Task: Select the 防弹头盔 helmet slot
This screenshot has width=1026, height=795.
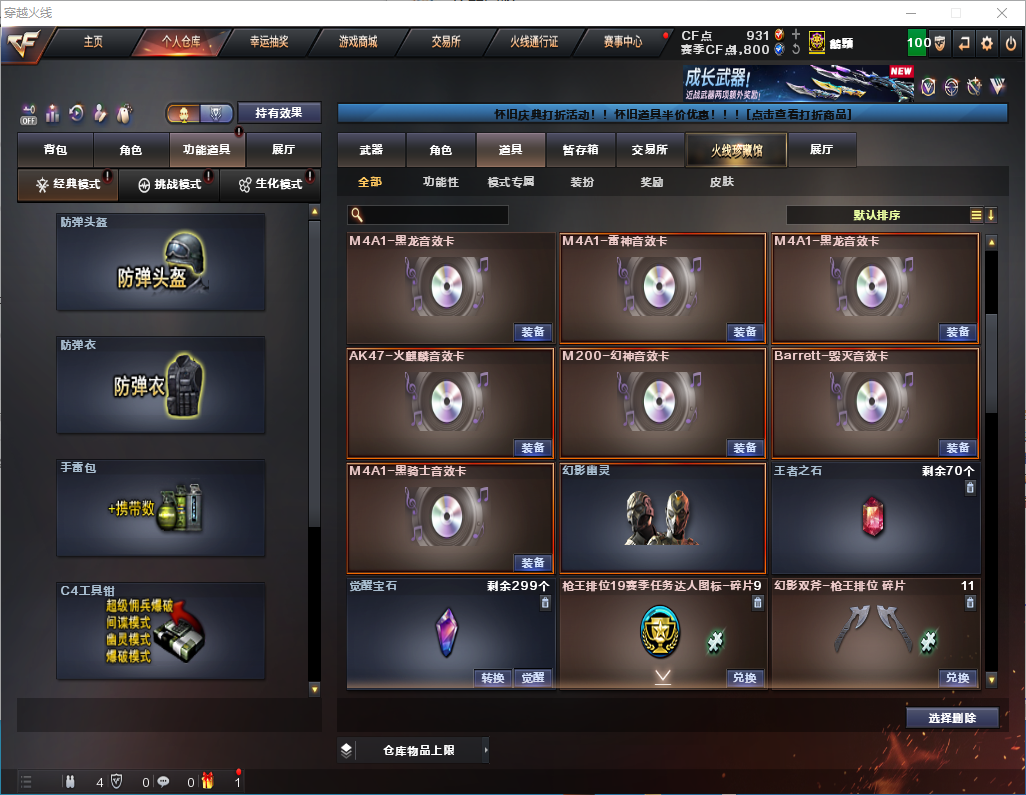Action: (x=161, y=262)
